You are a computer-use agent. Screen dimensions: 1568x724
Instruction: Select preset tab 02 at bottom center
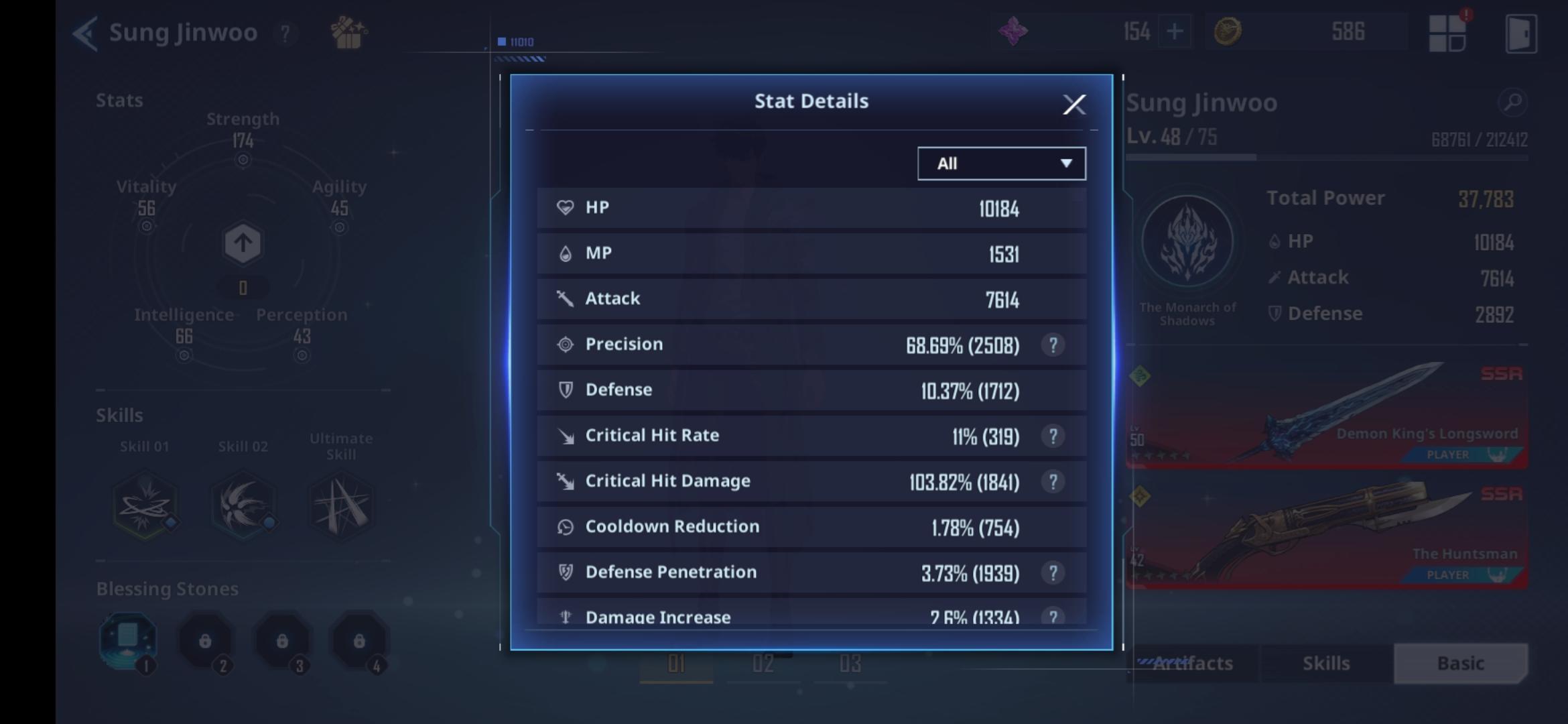(x=762, y=664)
